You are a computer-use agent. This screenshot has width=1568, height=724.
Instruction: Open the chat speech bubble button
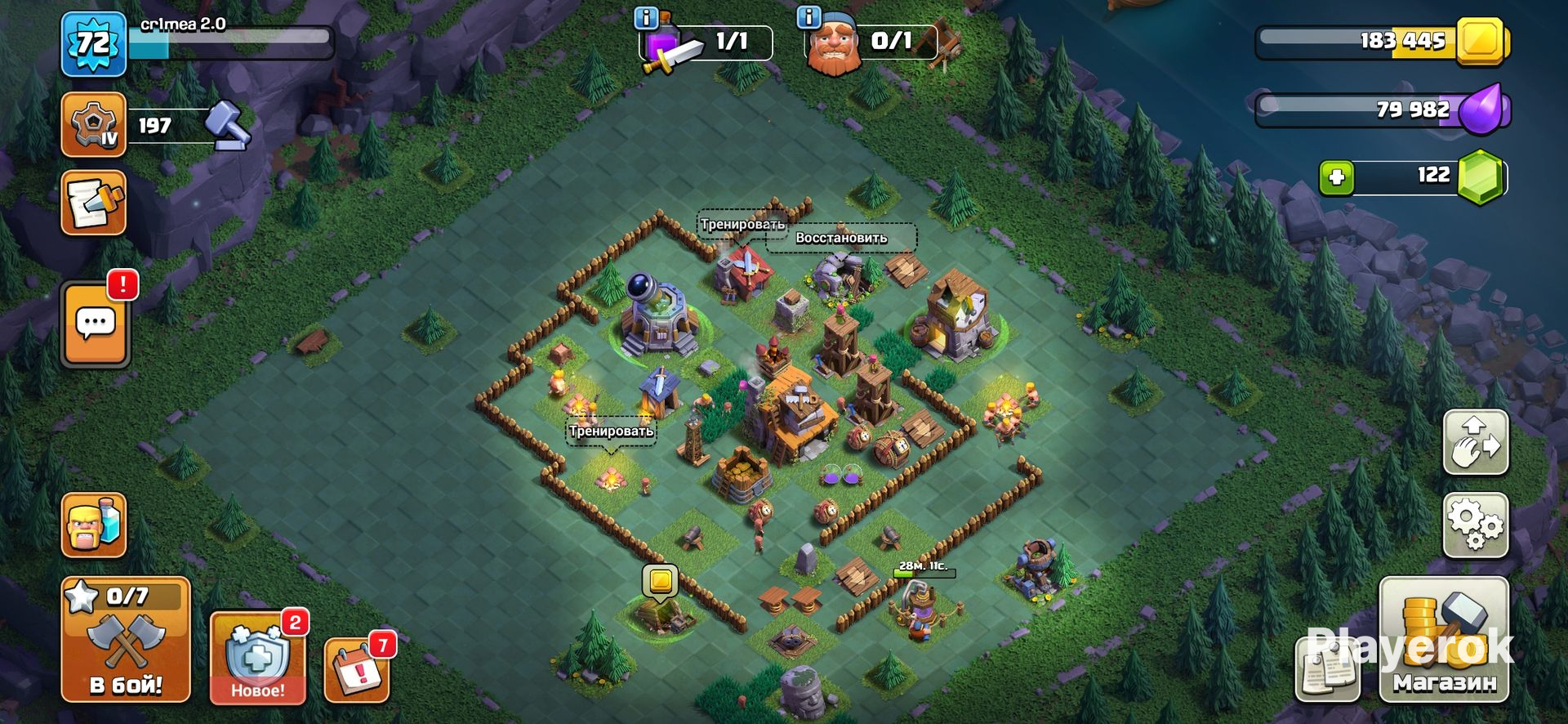click(x=96, y=324)
